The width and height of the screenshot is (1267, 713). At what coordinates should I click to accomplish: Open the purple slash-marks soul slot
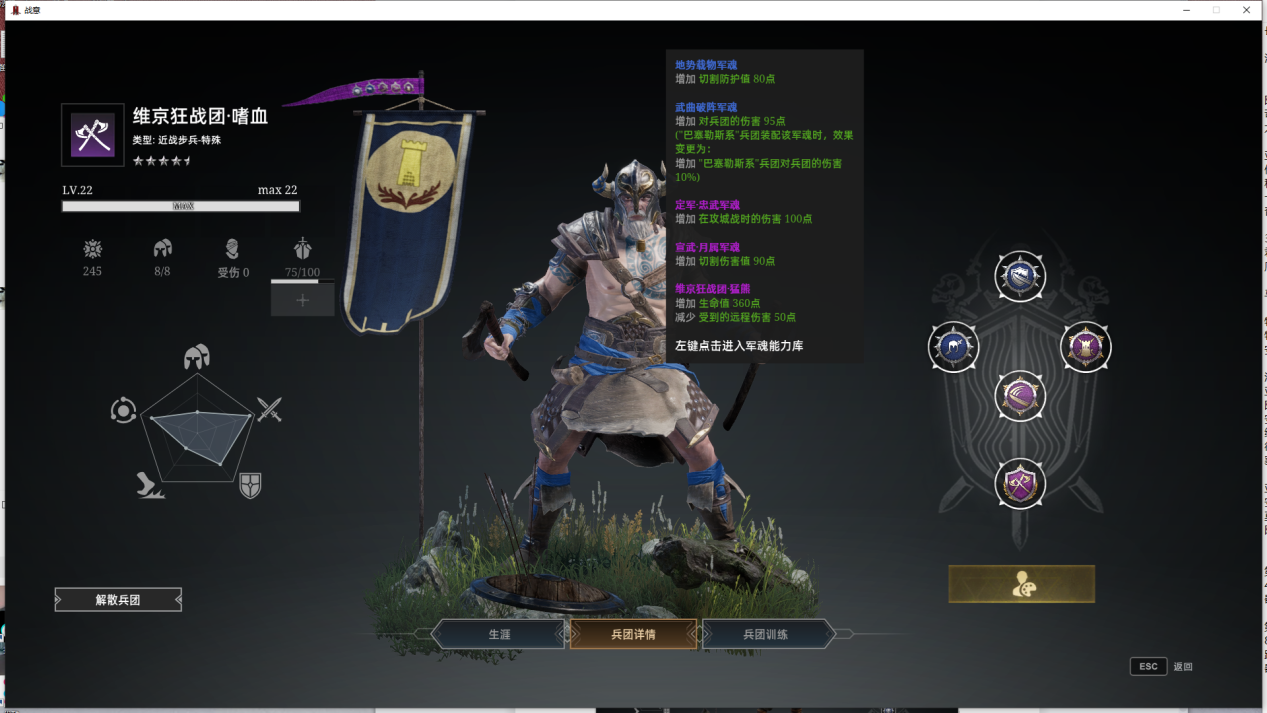click(x=1020, y=396)
